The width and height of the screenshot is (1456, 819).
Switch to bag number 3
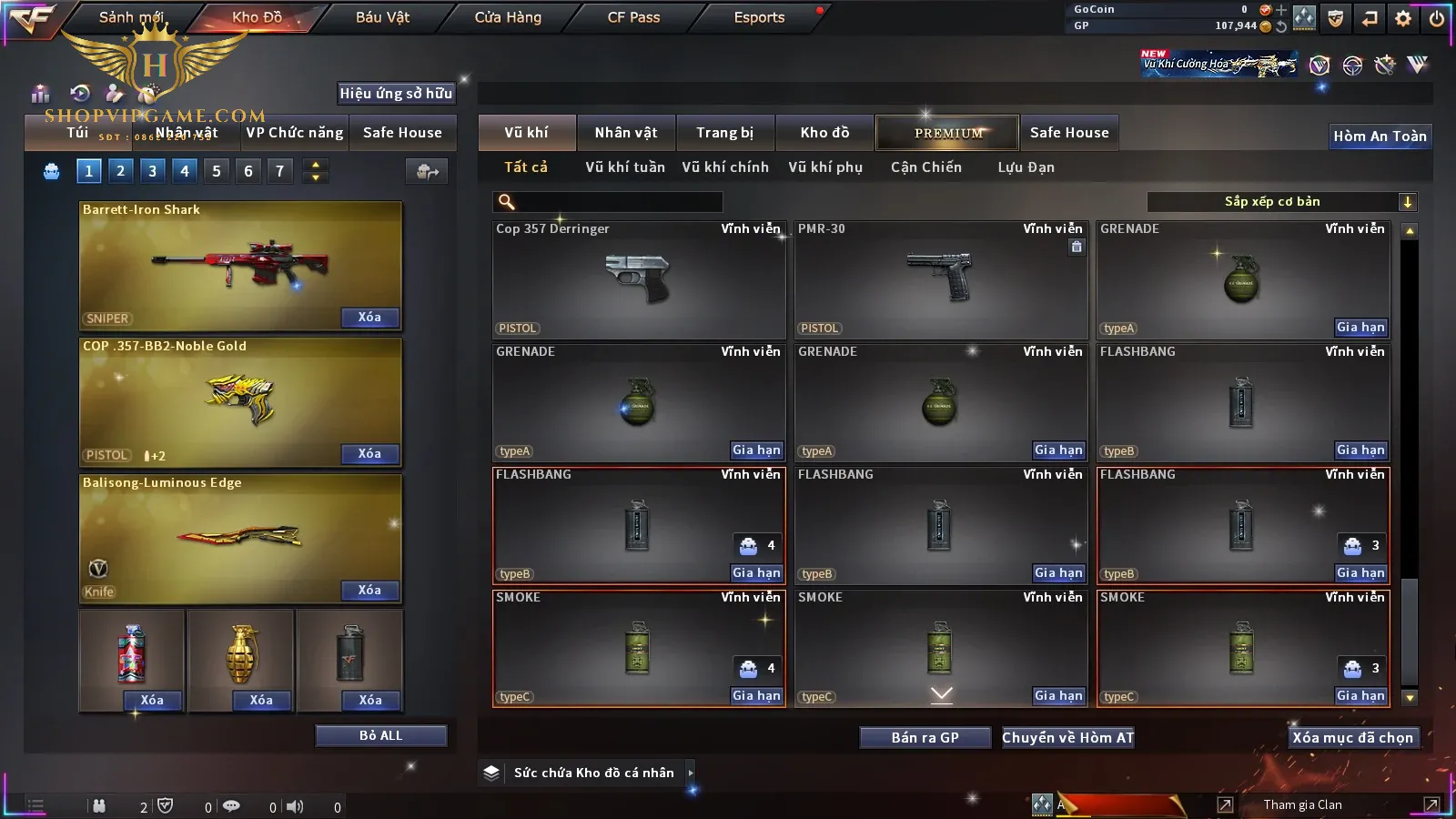click(x=152, y=171)
